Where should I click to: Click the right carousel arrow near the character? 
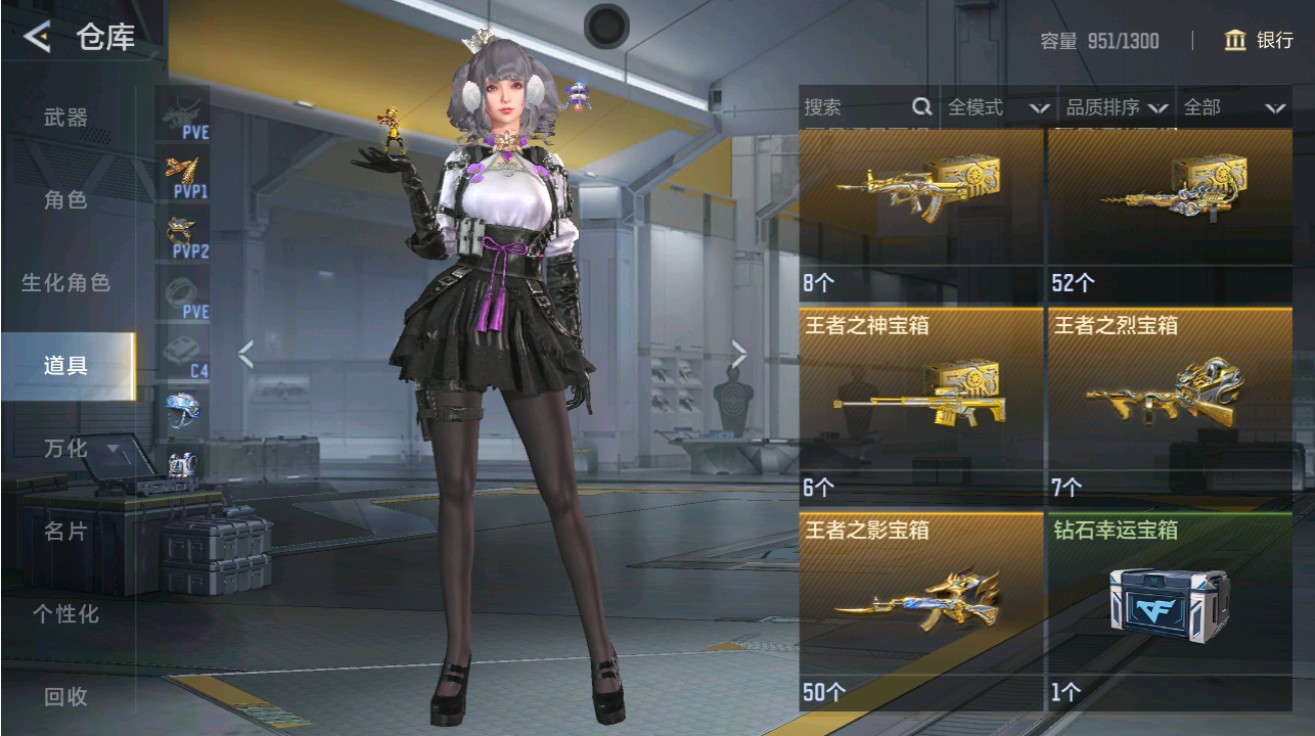(x=740, y=352)
